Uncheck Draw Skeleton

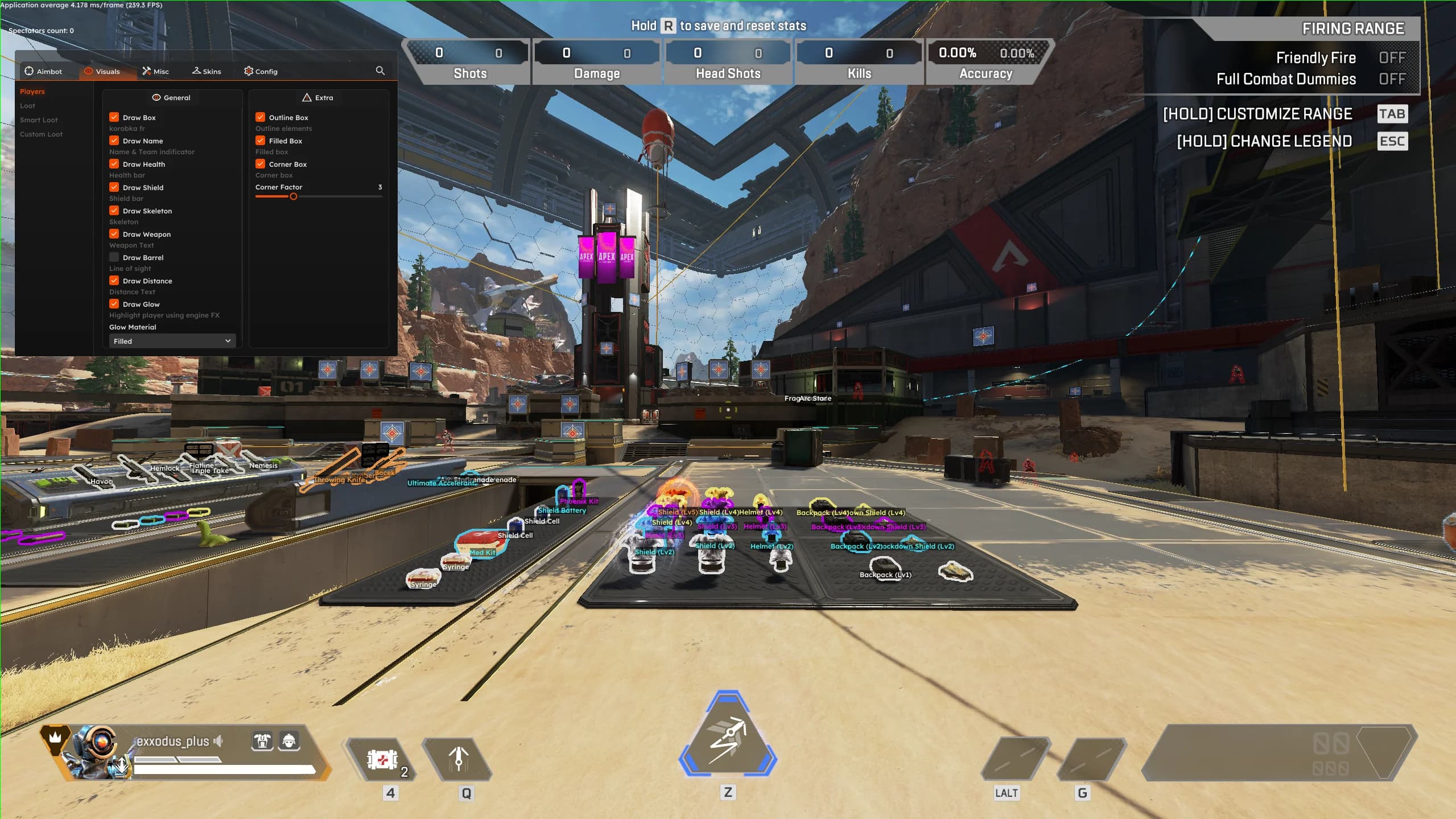pyautogui.click(x=114, y=210)
